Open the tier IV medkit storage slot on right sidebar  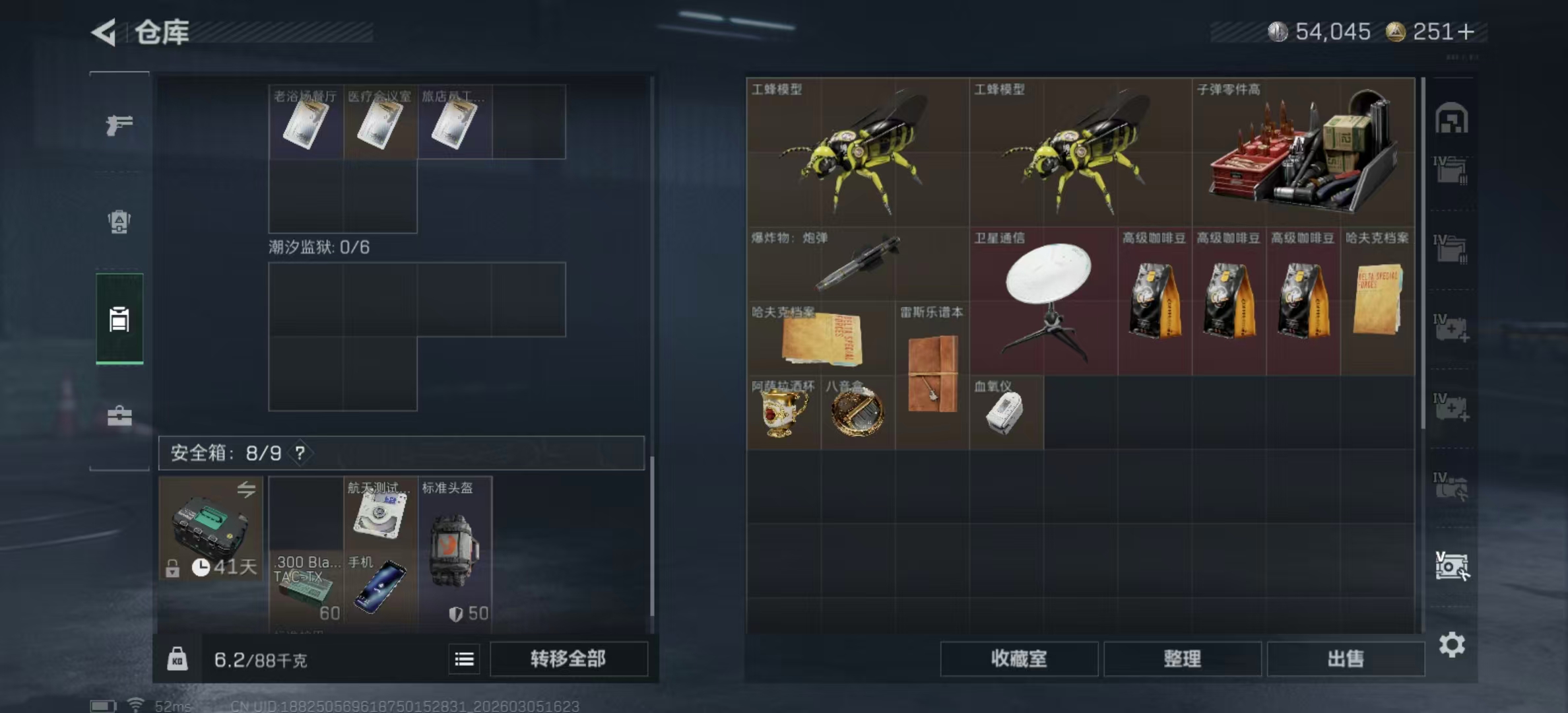[1450, 327]
